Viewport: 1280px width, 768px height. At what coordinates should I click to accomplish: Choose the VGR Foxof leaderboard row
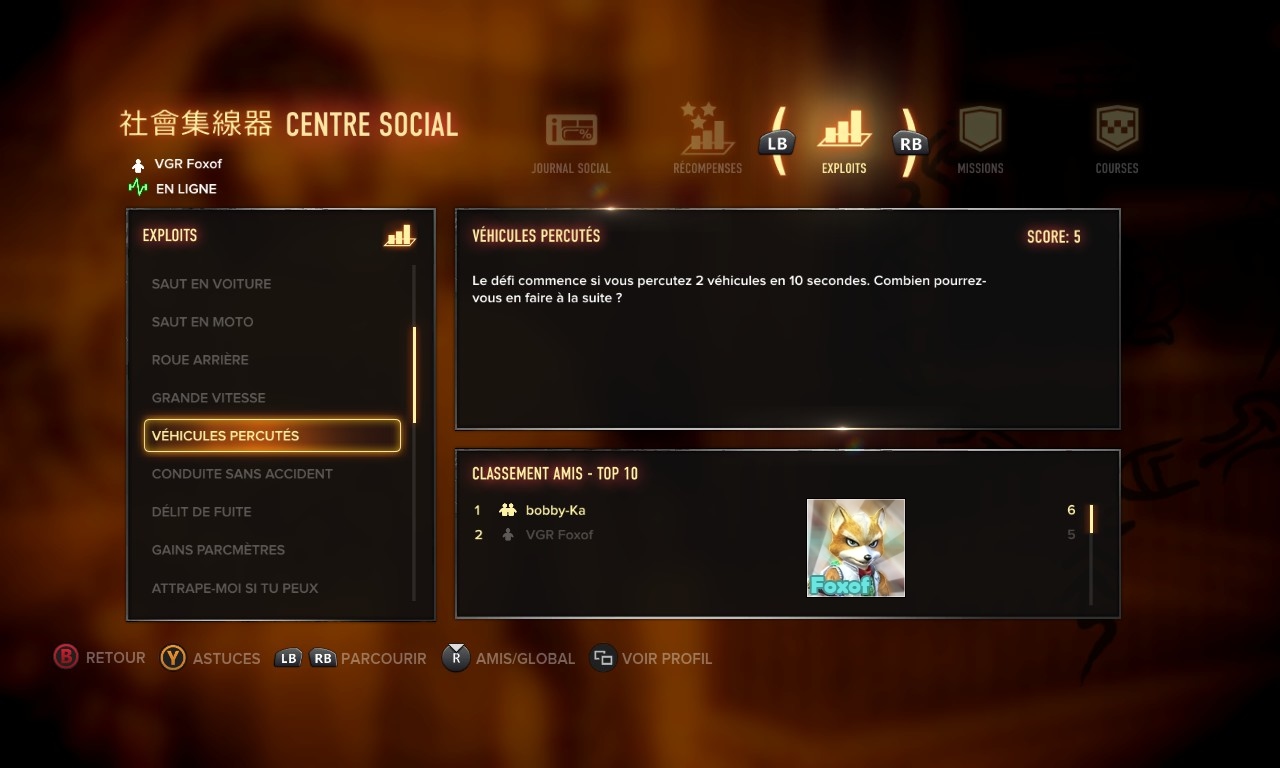[559, 535]
